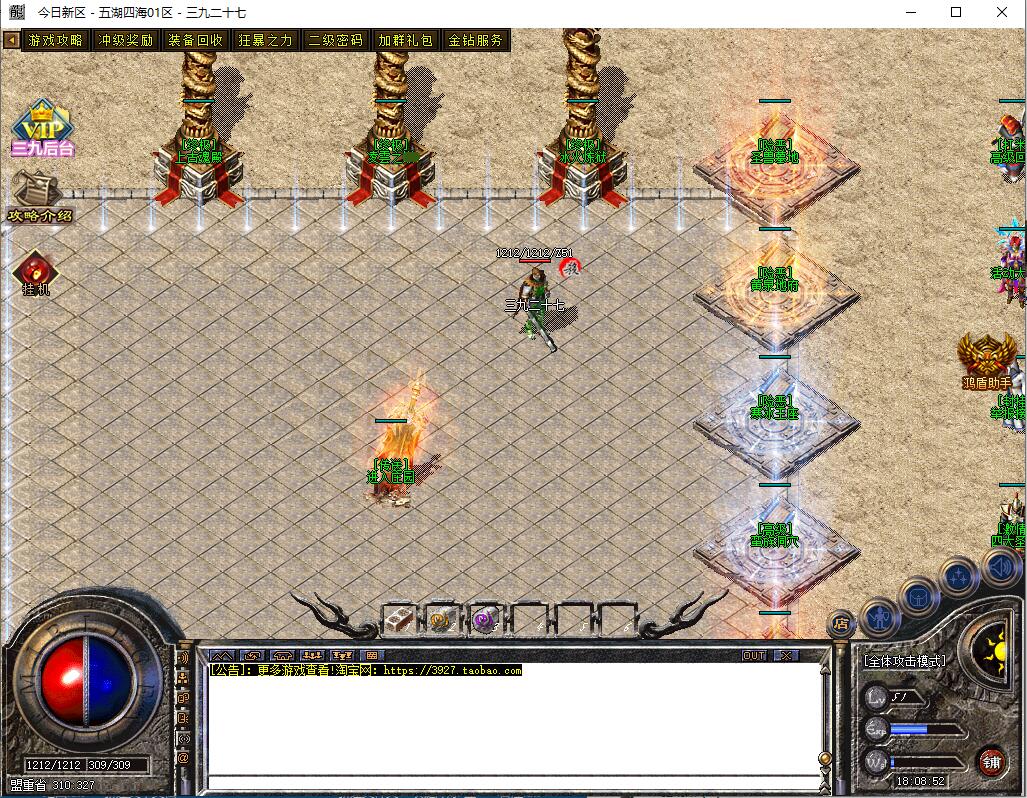Screen dimensions: 1027x798
Task: Click the 店 shop round button
Action: tap(841, 624)
